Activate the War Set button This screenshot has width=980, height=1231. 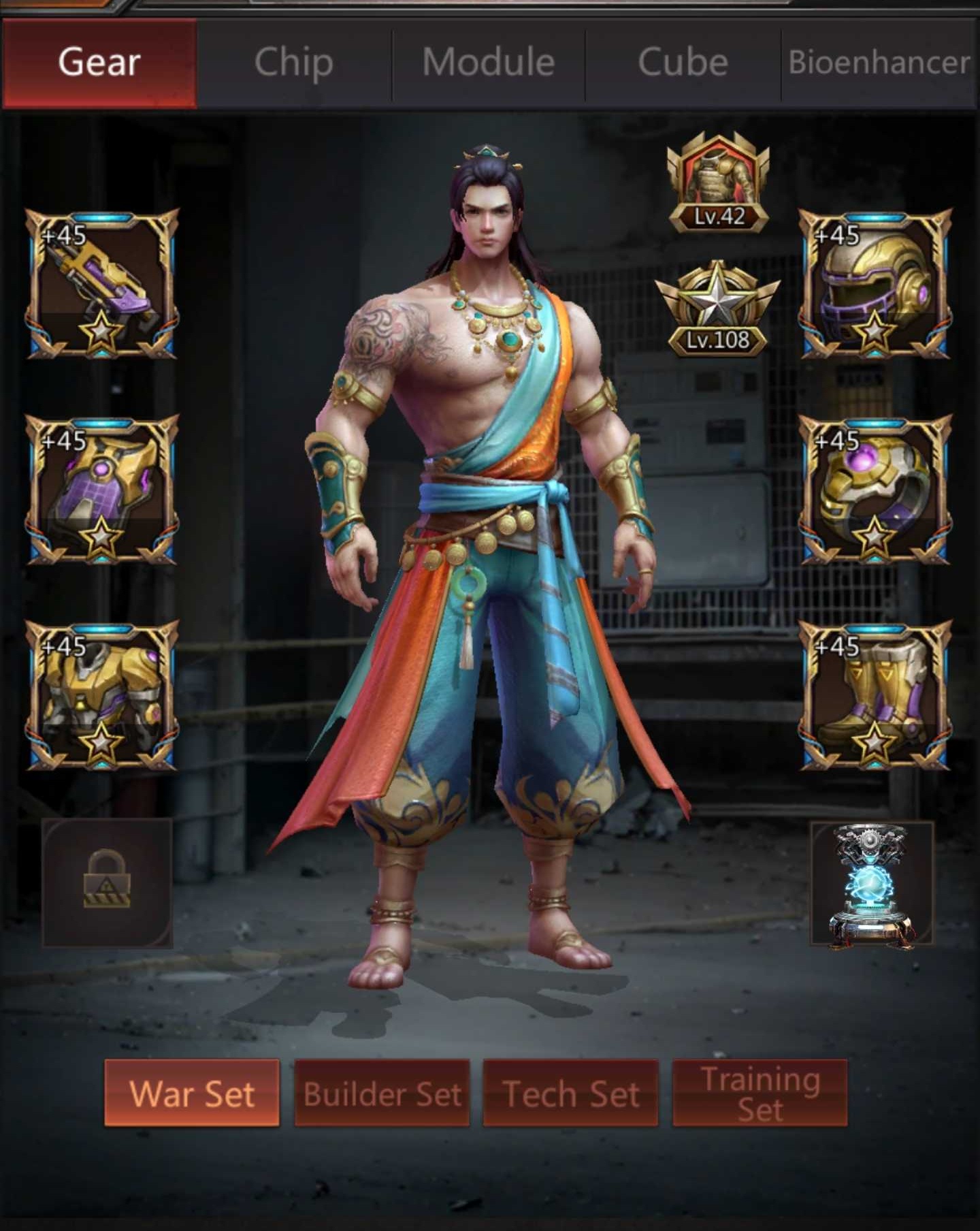click(192, 1093)
